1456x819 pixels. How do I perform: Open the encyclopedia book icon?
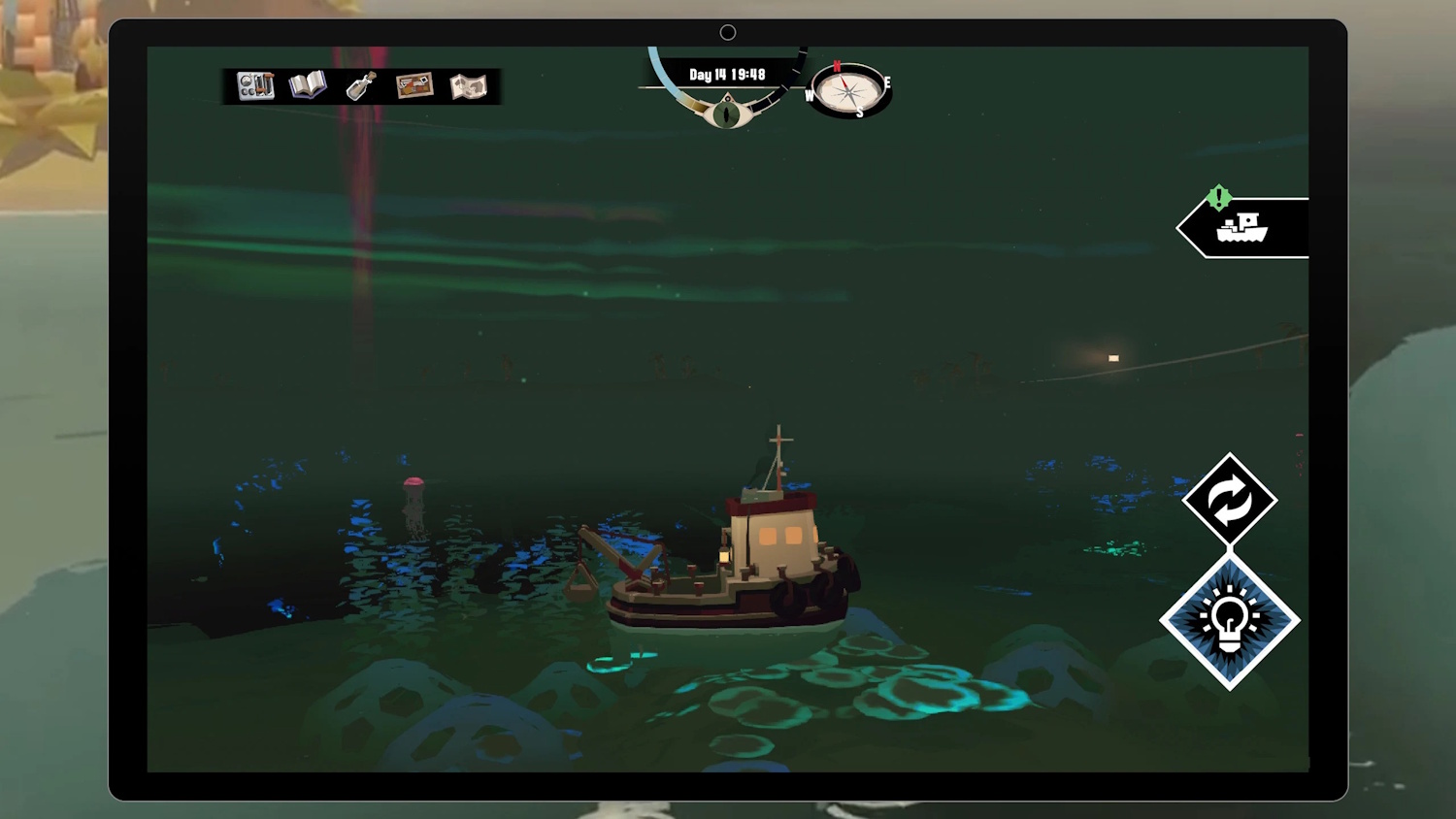pos(308,85)
